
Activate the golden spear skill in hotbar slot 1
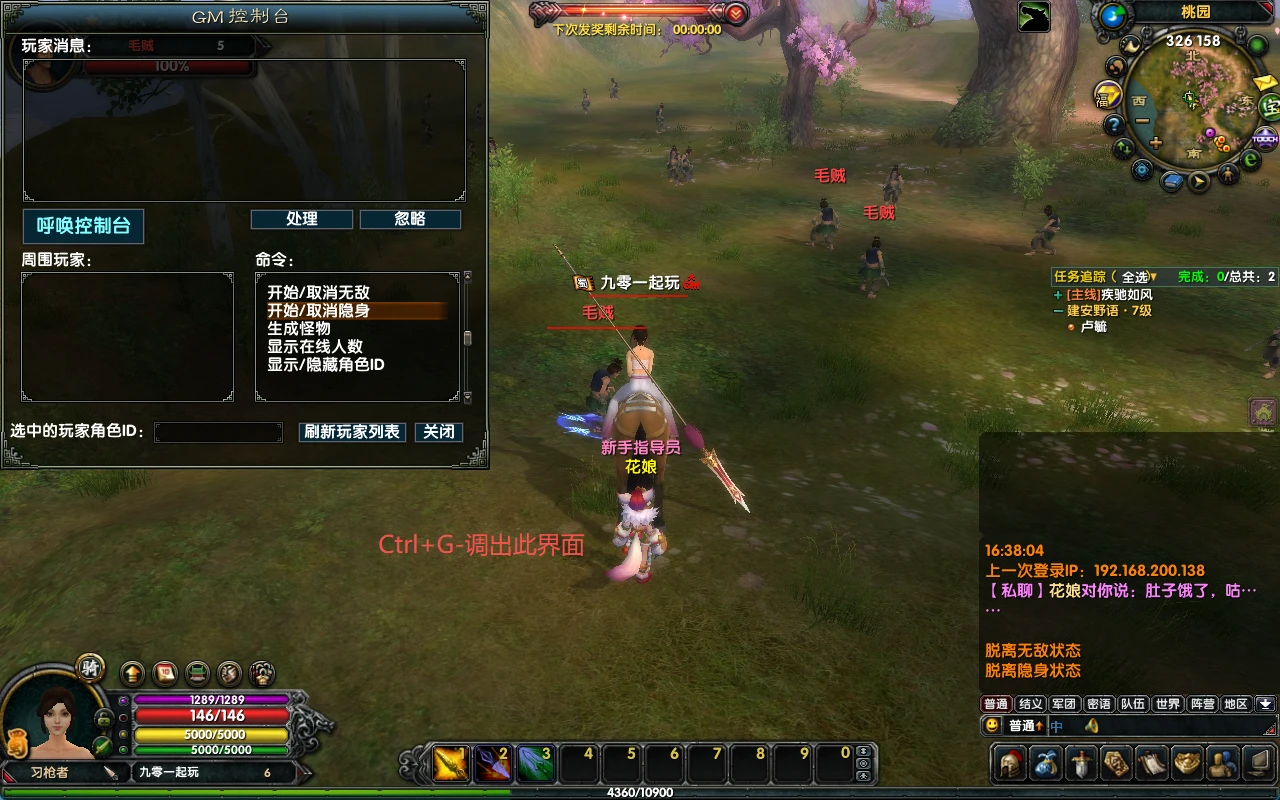coord(451,765)
